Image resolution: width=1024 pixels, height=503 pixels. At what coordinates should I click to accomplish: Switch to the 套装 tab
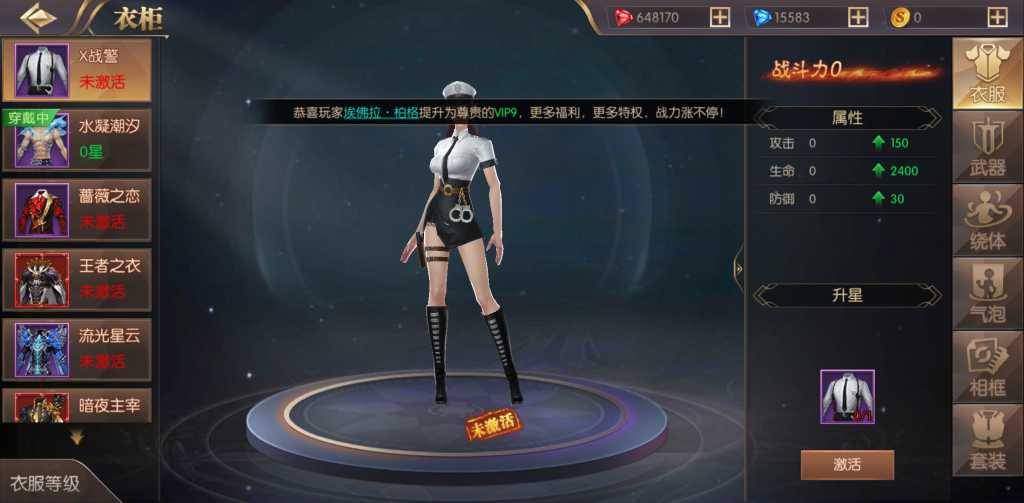987,439
